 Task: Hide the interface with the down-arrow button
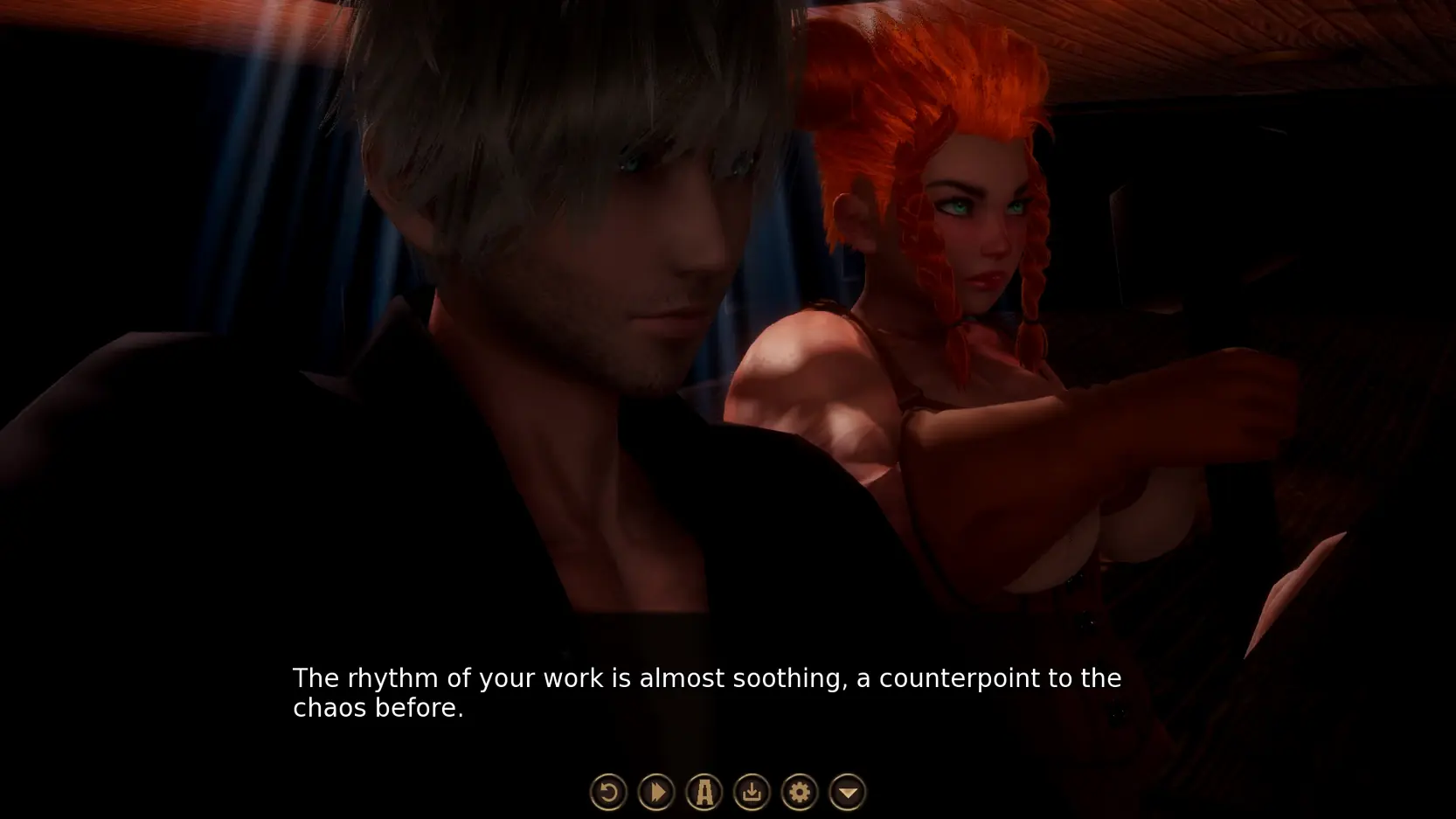pyautogui.click(x=847, y=793)
